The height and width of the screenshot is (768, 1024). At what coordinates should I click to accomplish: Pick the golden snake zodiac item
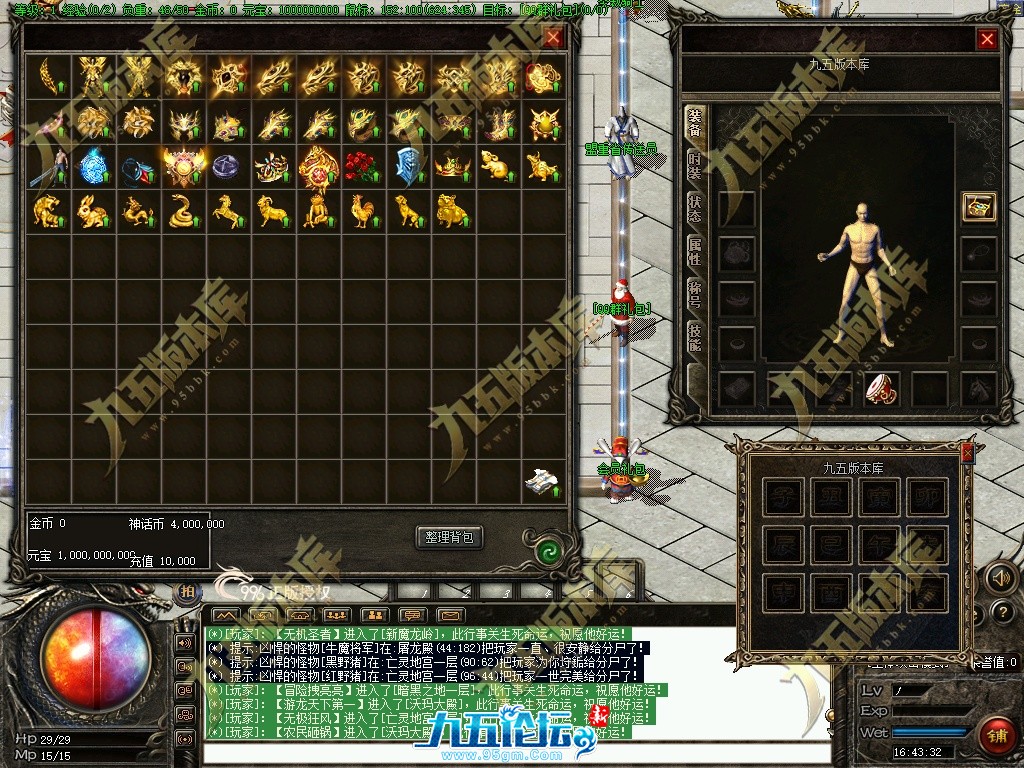182,210
